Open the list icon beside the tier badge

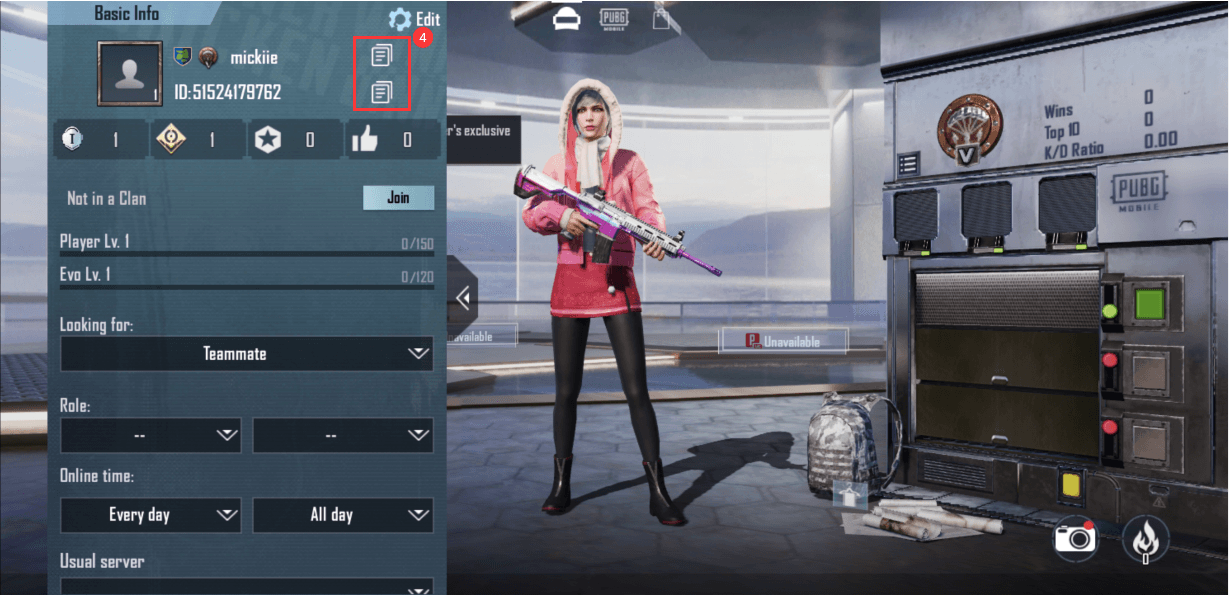tap(909, 163)
